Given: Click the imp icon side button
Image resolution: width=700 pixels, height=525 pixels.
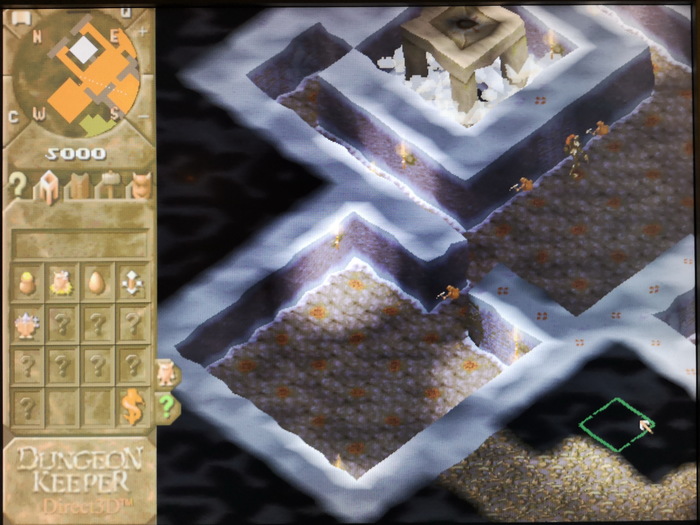Looking at the screenshot, I should [166, 373].
